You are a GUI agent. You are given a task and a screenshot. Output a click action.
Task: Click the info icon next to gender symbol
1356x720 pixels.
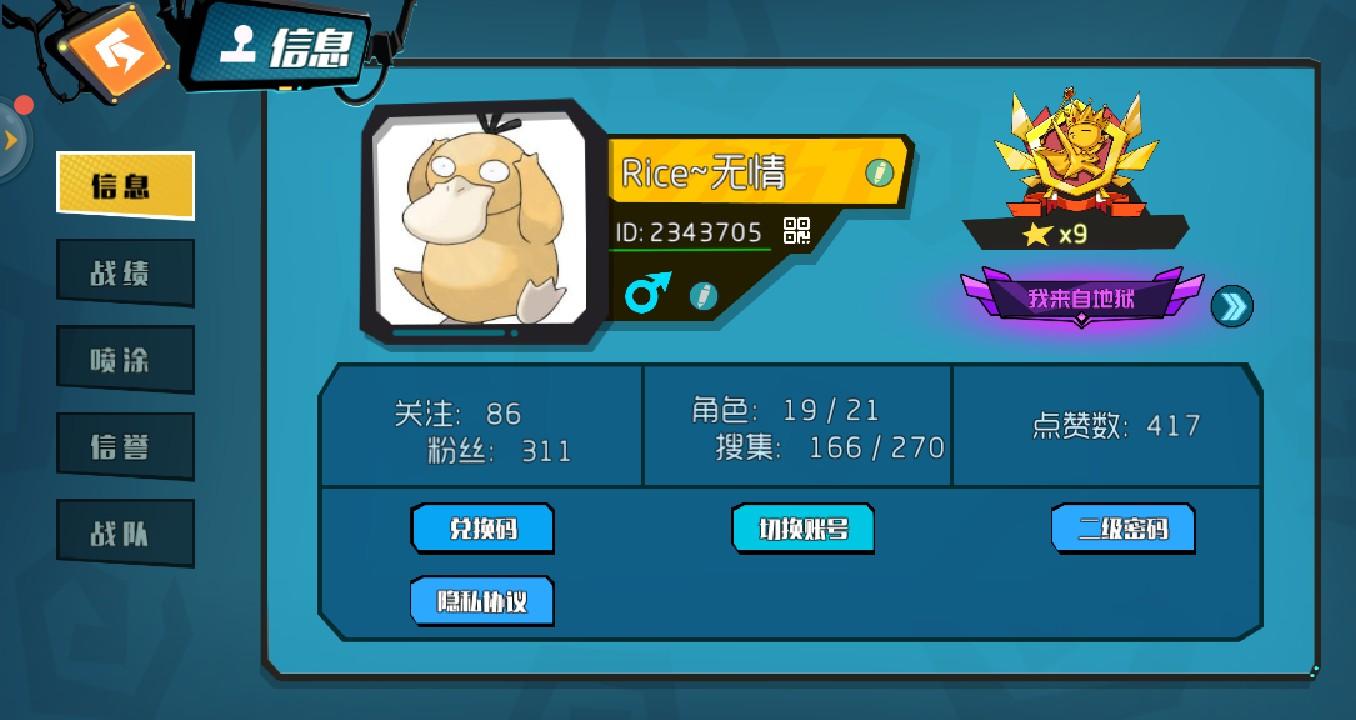(703, 297)
